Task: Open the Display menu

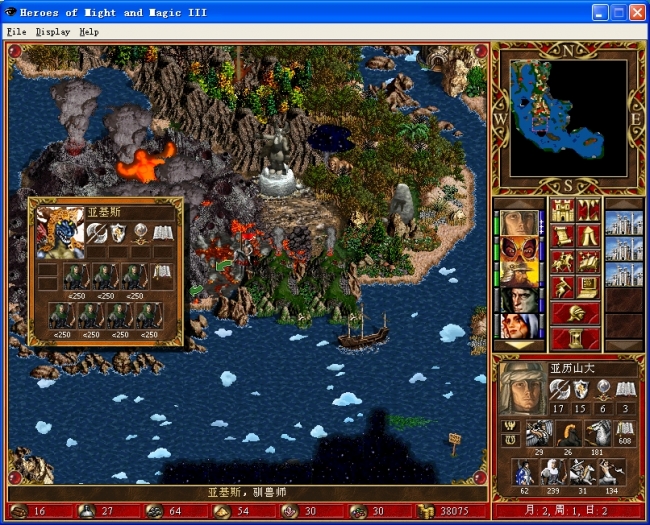Action: (53, 32)
